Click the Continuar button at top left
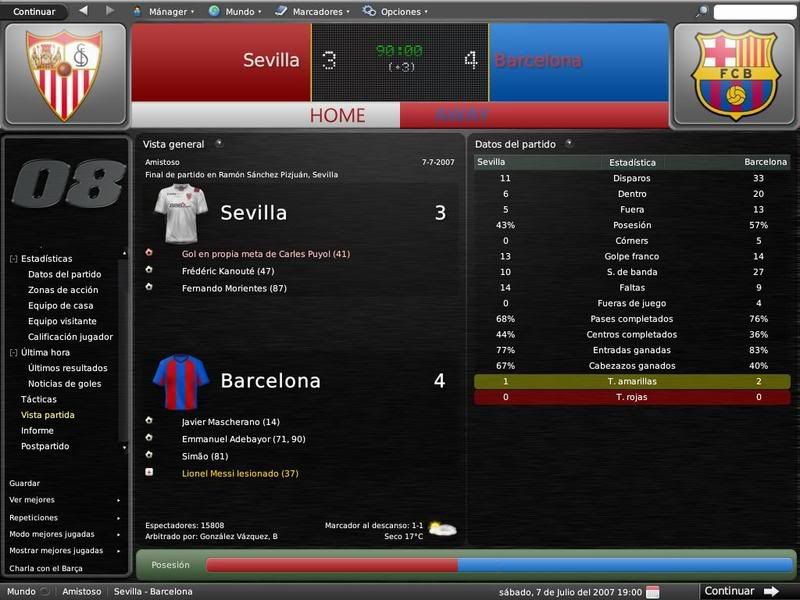The image size is (800, 600). coord(34,11)
